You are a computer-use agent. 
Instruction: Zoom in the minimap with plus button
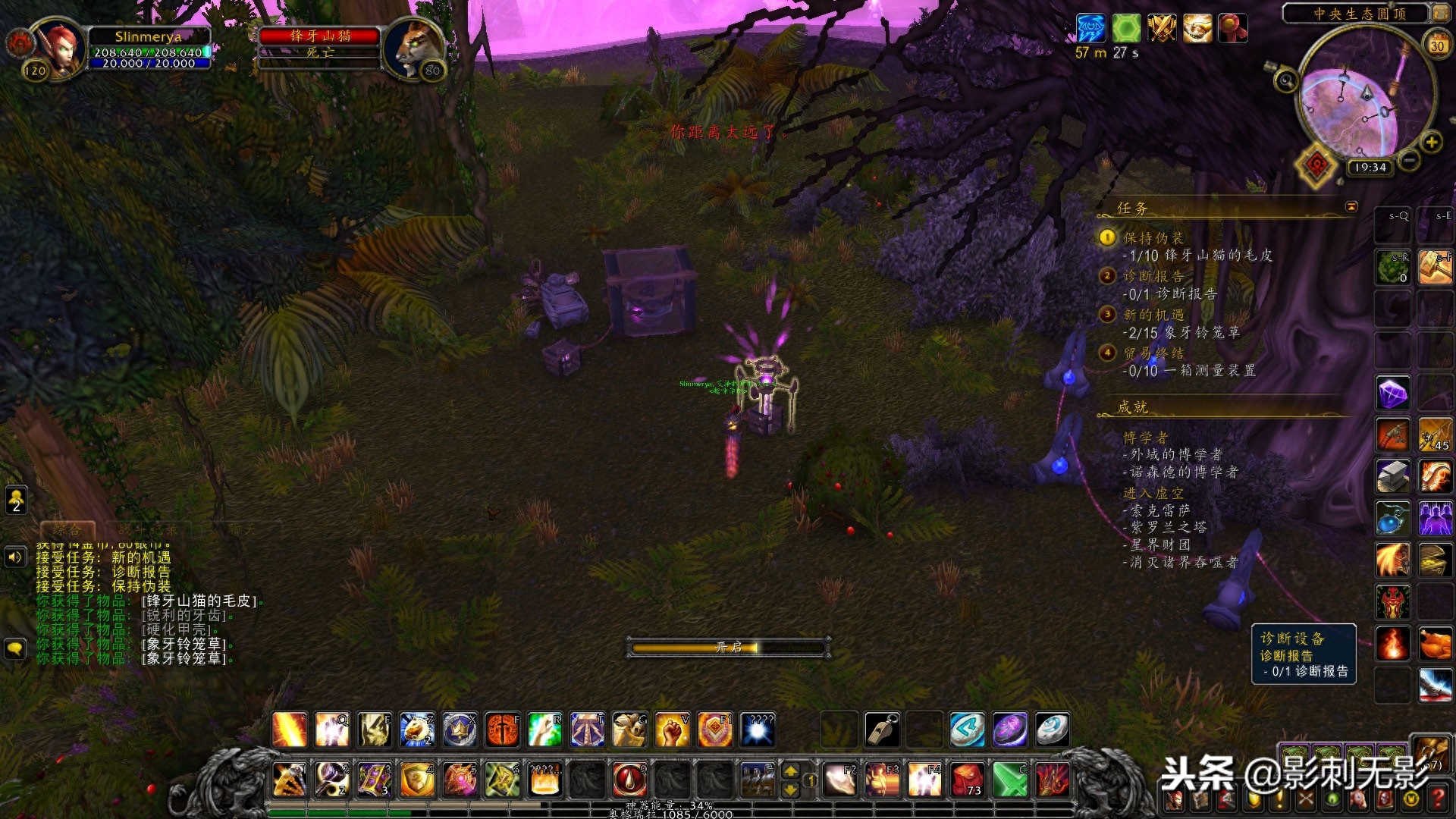click(1431, 142)
